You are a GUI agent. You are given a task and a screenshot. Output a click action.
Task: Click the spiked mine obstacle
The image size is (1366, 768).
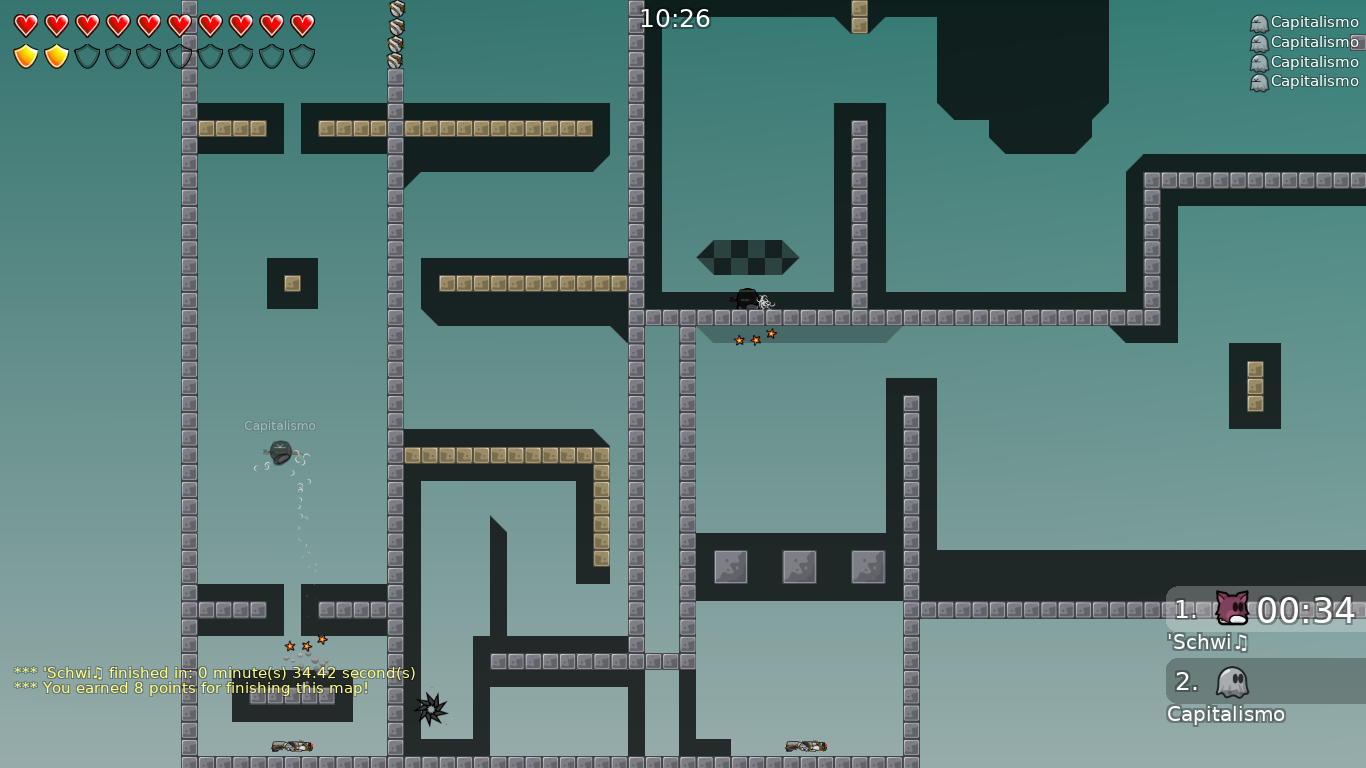click(430, 710)
